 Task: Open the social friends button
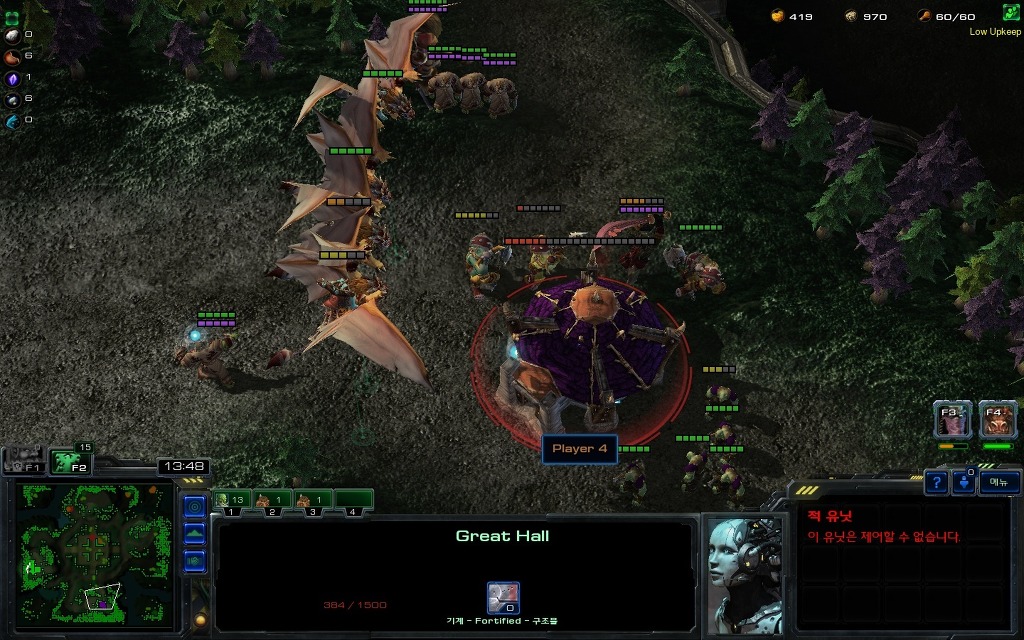pos(965,483)
